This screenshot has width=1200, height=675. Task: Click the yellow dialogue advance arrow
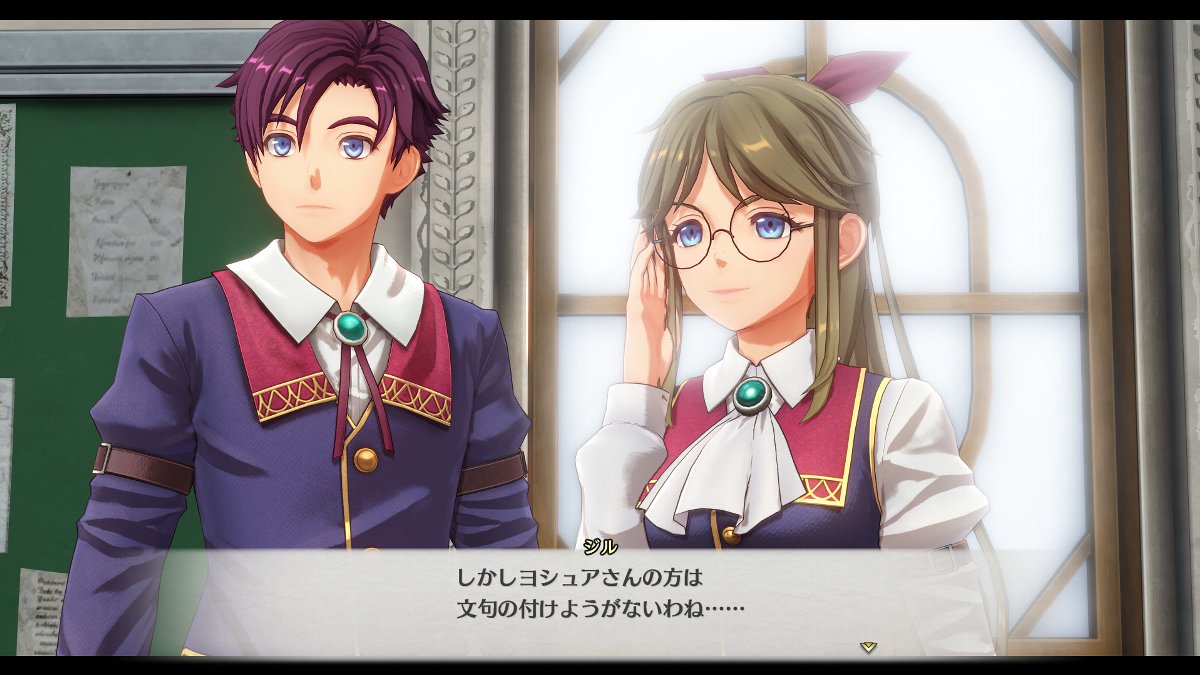pyautogui.click(x=868, y=647)
